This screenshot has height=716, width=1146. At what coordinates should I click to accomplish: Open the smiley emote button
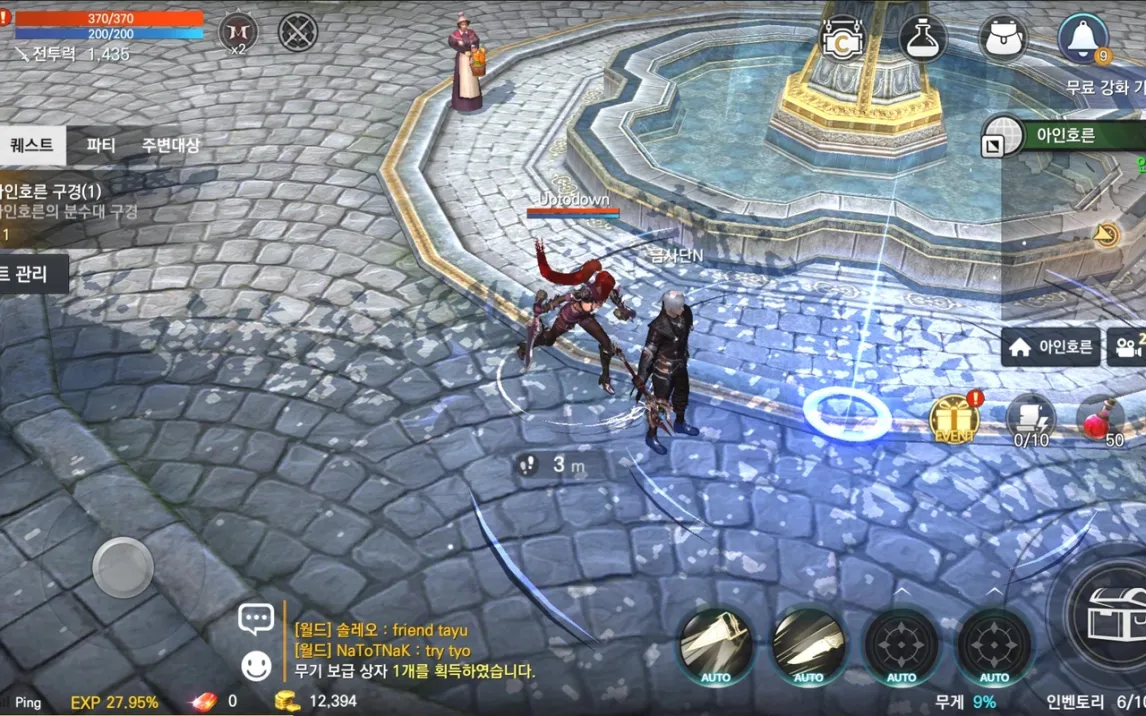pyautogui.click(x=256, y=666)
